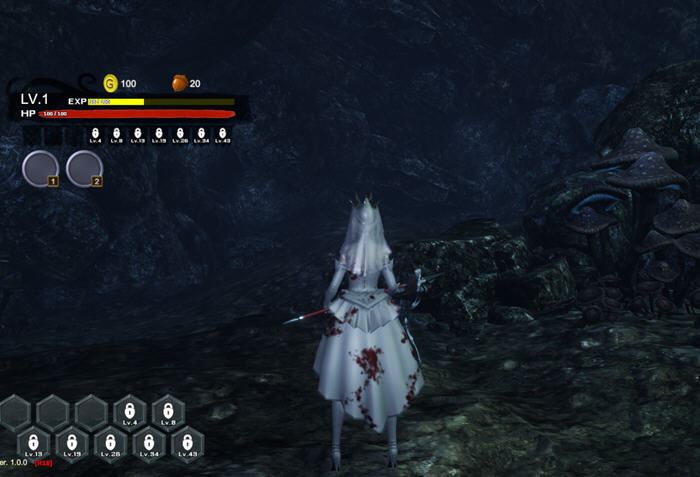Choose the locked Lv.8 hexagon skill slot
The width and height of the screenshot is (700, 477).
click(x=168, y=411)
